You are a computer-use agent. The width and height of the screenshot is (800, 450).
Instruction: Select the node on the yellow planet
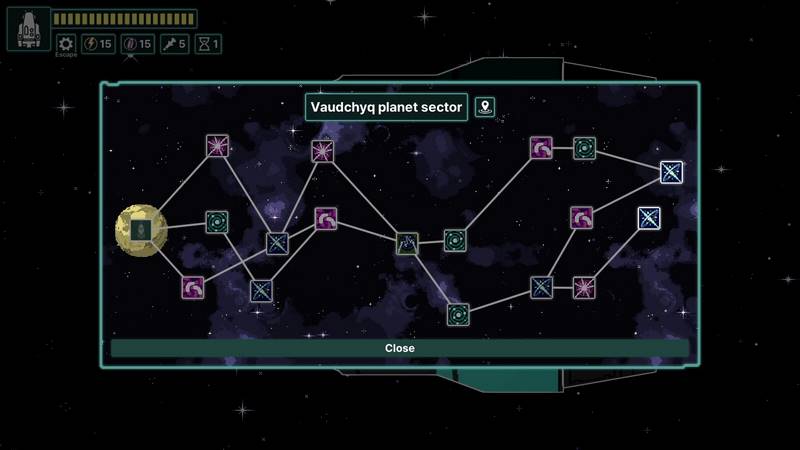[x=141, y=230]
